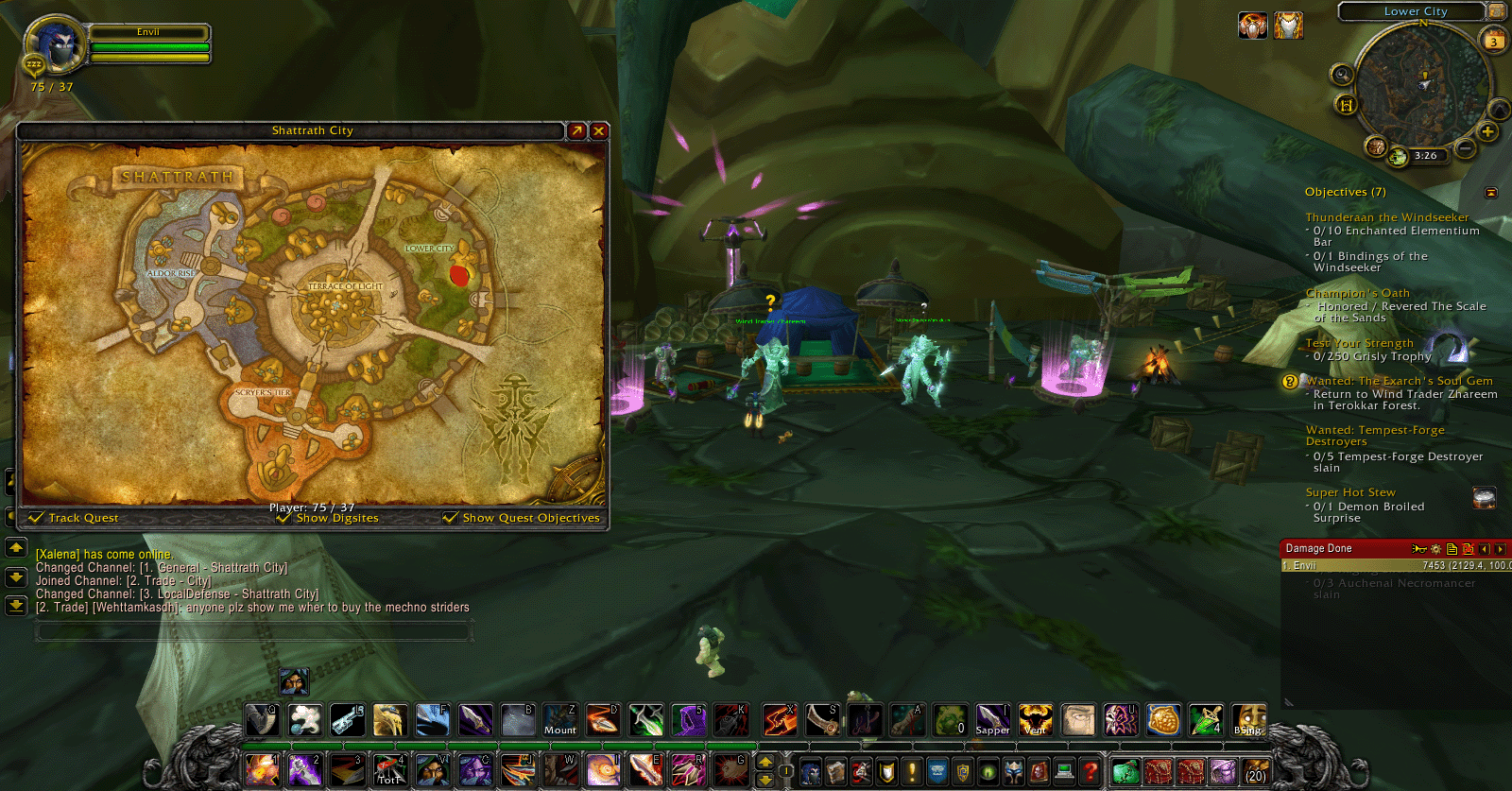Page up the action bar with the arrow
The height and width of the screenshot is (791, 1512).
click(x=765, y=763)
